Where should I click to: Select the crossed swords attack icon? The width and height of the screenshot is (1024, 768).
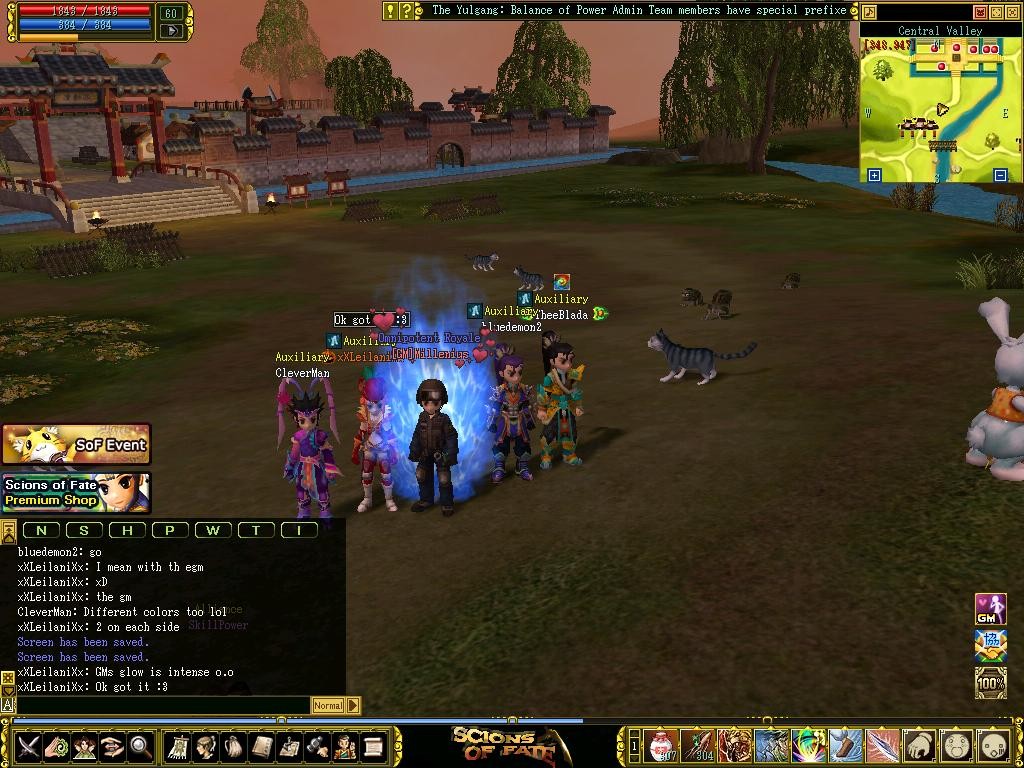[x=28, y=746]
